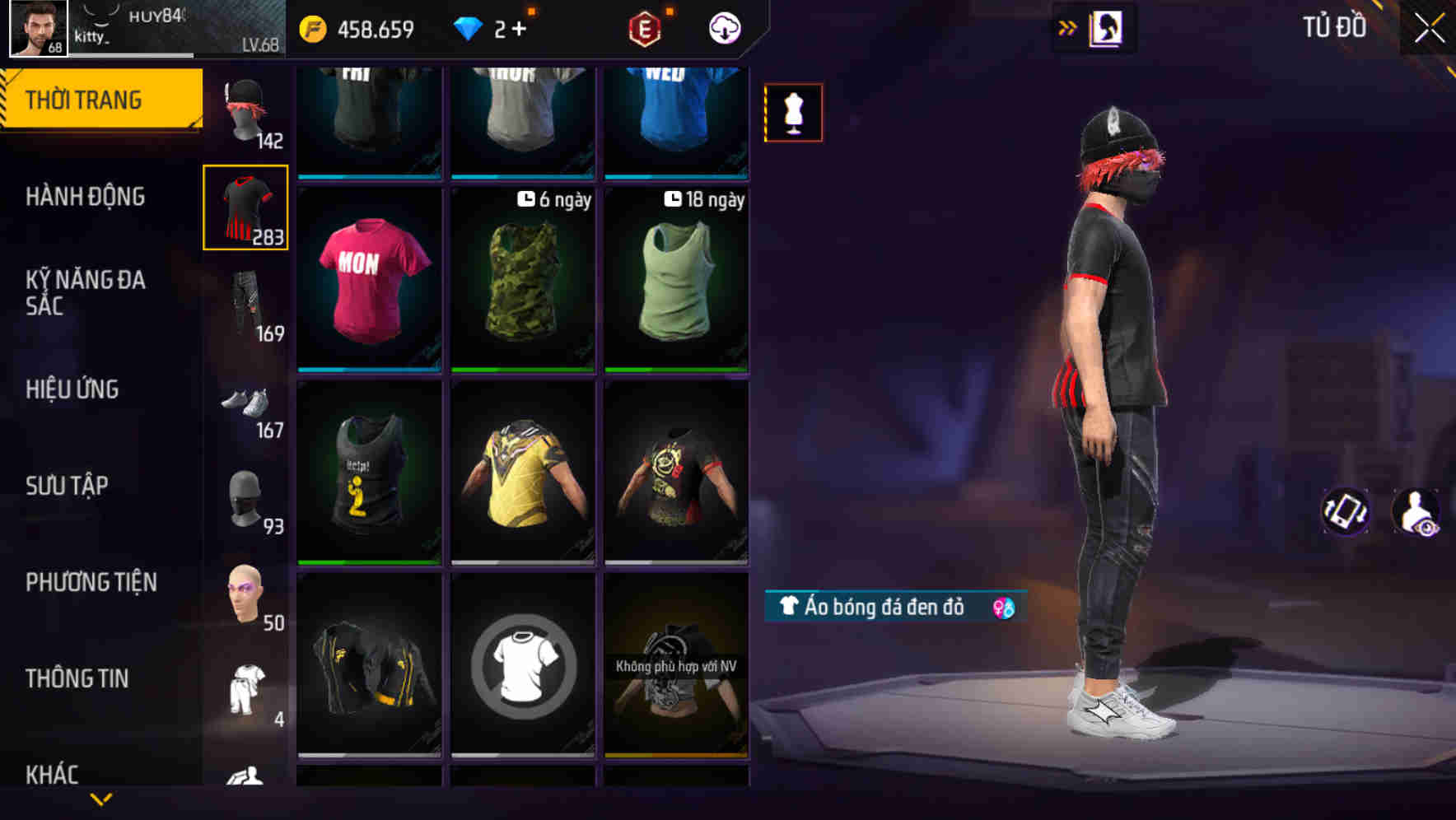
Task: Unequip shirt using the crossed-out tee slot
Action: (522, 667)
